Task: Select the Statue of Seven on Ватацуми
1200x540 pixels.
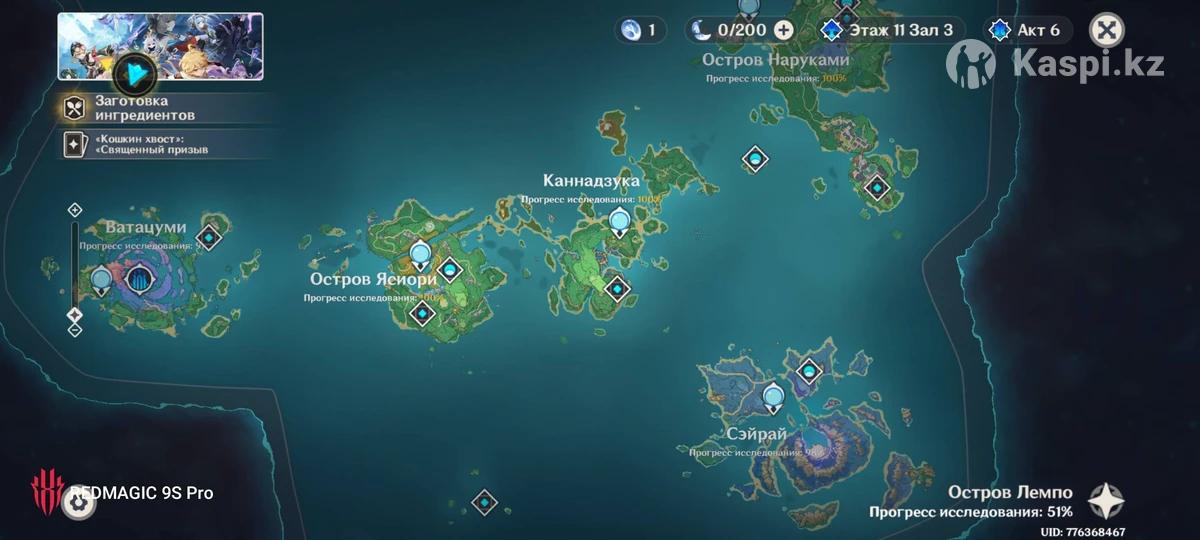Action: point(100,282)
